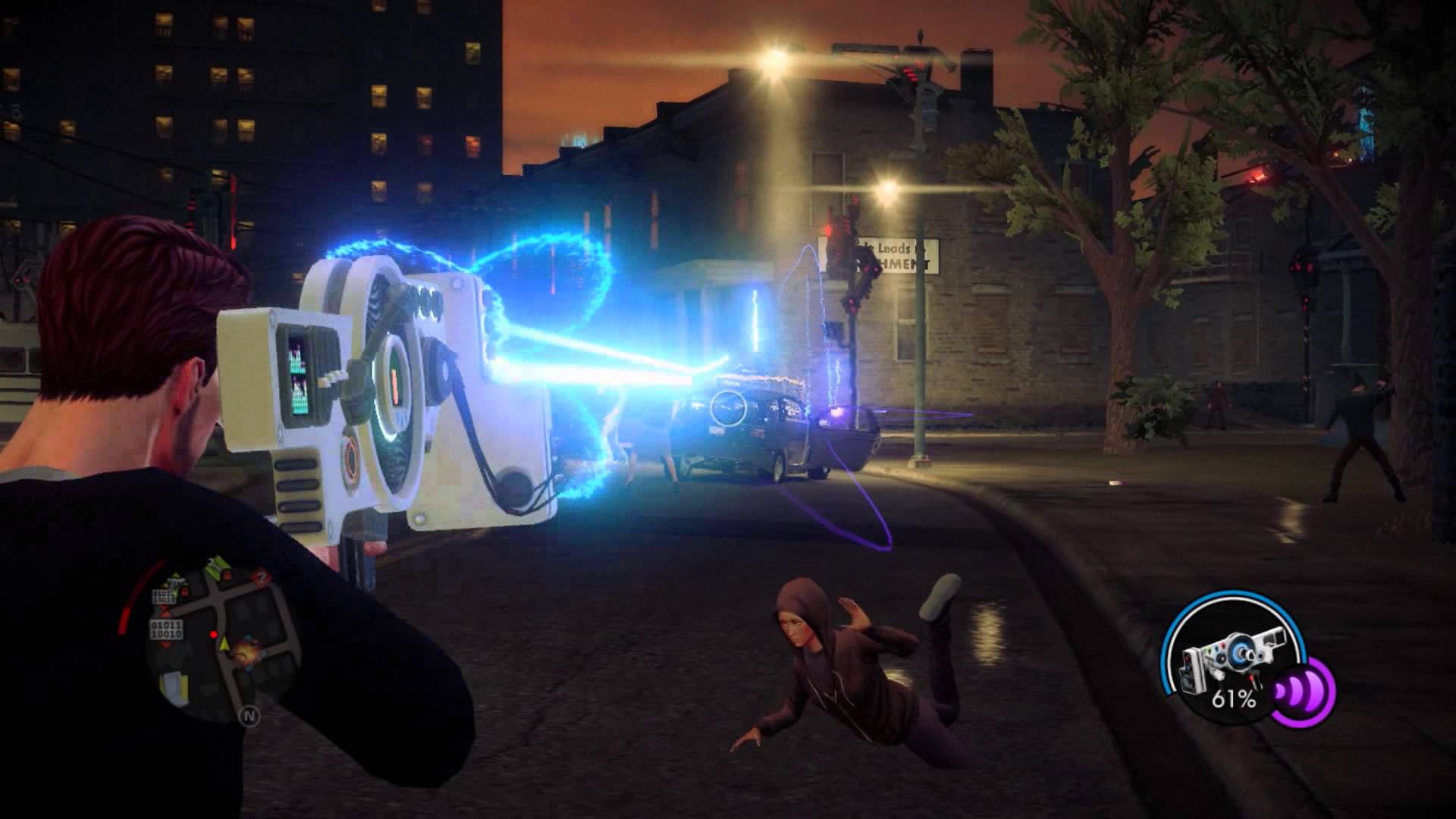
Task: Click the blue diamond vehicle marker on the minimap
Action: pos(247,636)
